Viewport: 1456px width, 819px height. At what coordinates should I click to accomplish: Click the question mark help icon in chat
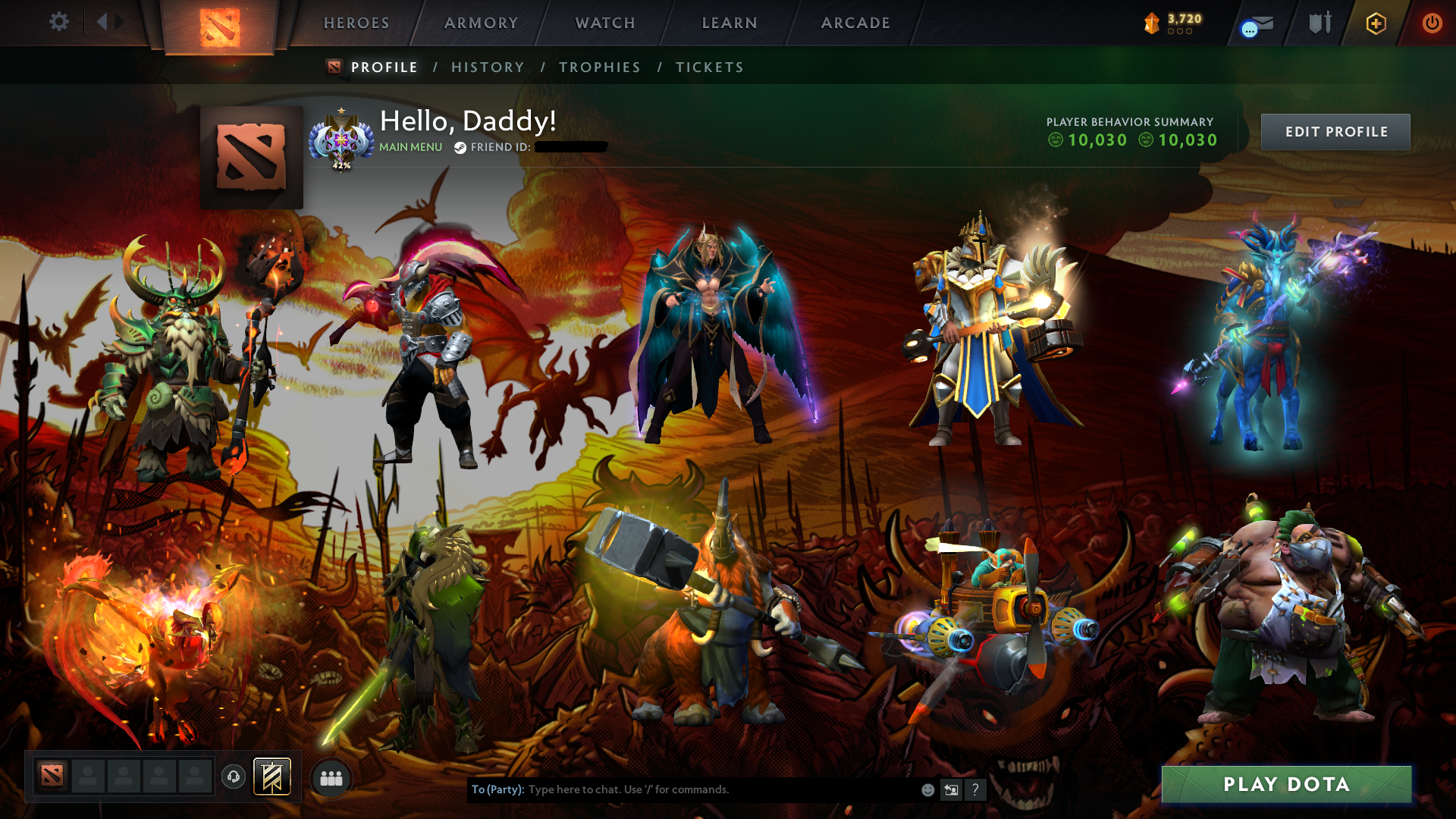click(x=975, y=789)
